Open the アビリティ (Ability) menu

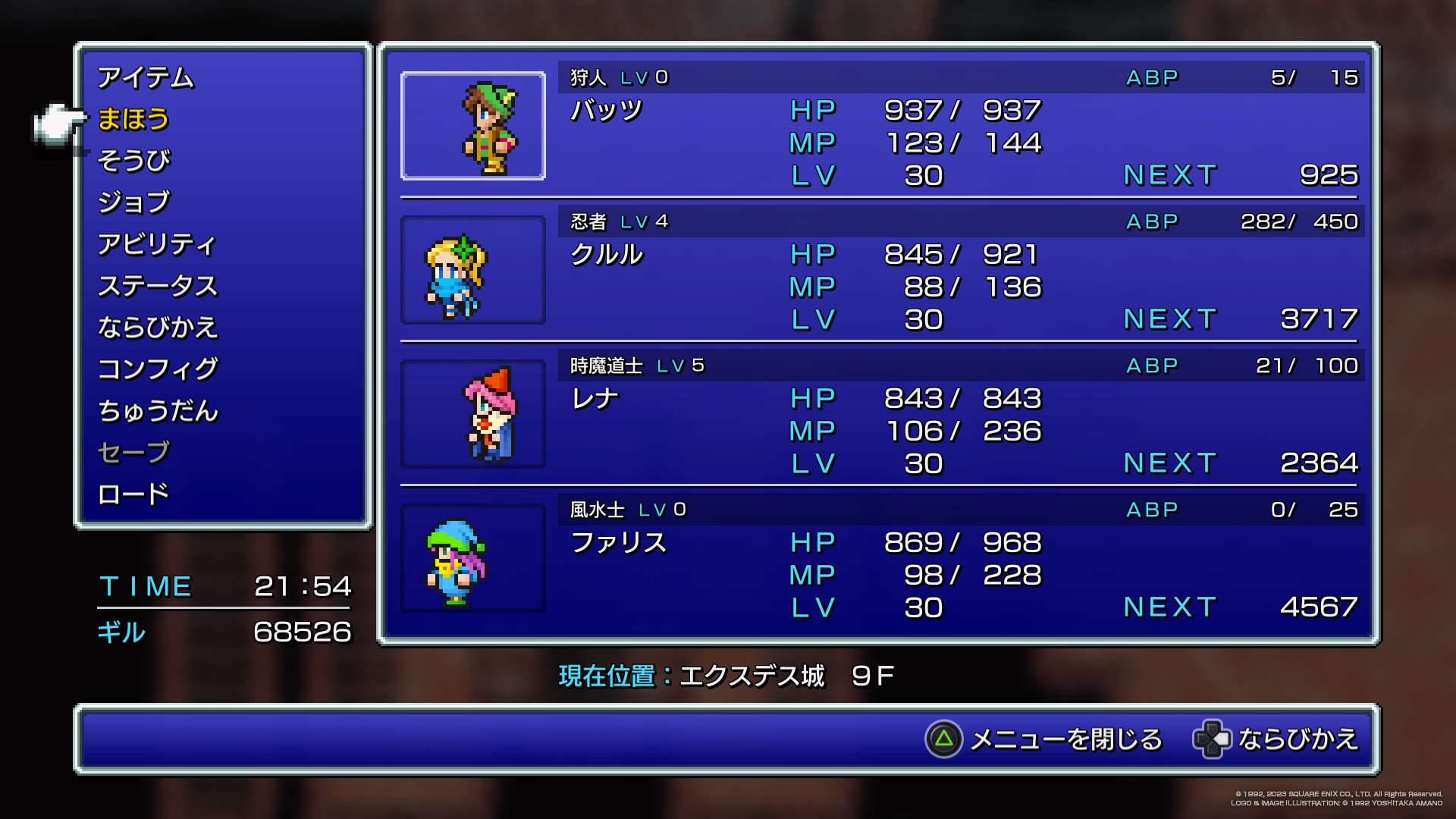point(156,244)
